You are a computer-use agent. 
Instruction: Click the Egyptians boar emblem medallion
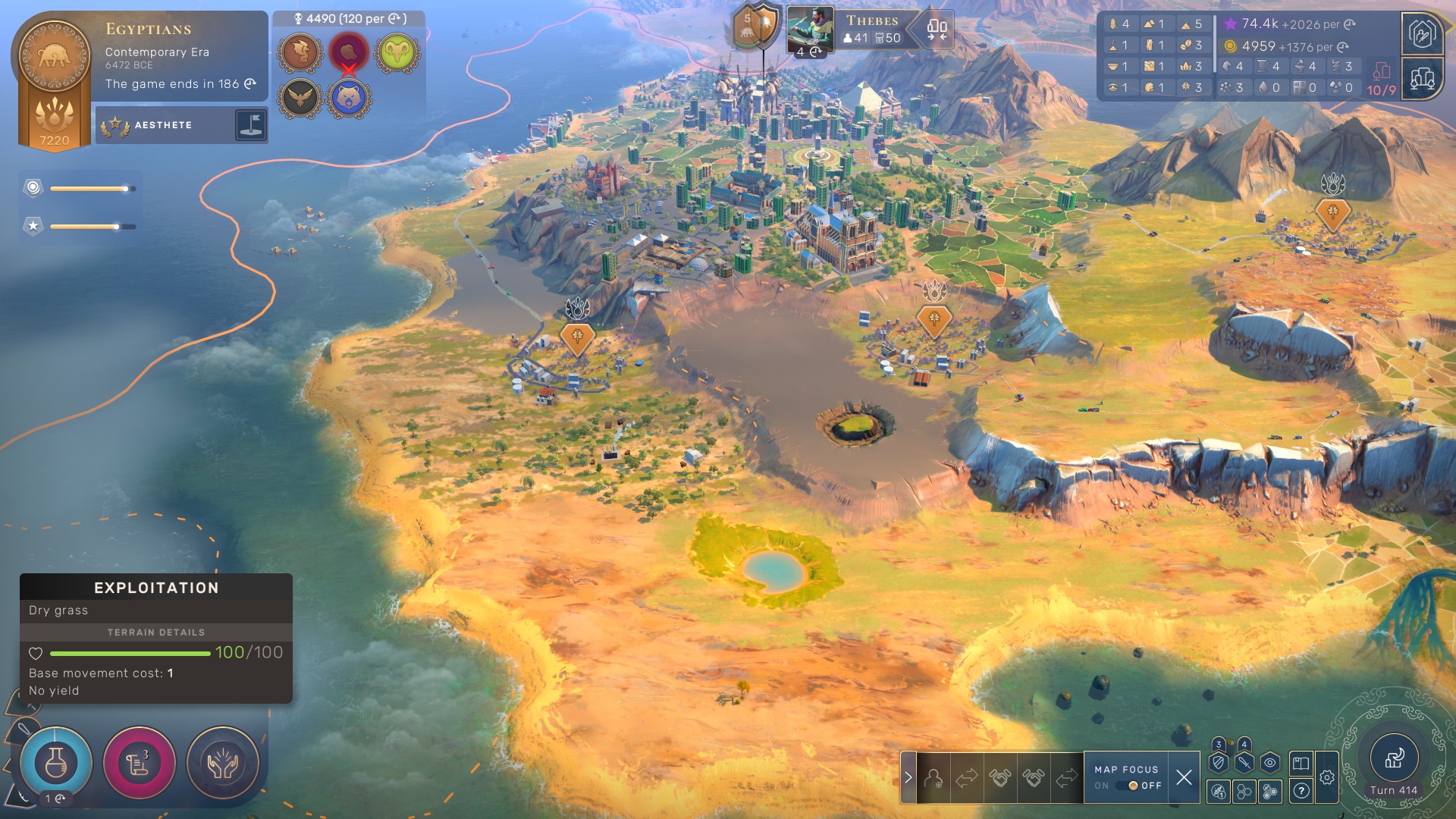tap(54, 58)
